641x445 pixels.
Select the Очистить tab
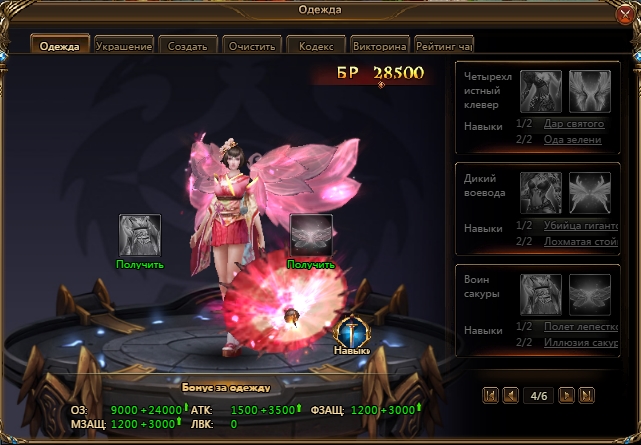[252, 46]
